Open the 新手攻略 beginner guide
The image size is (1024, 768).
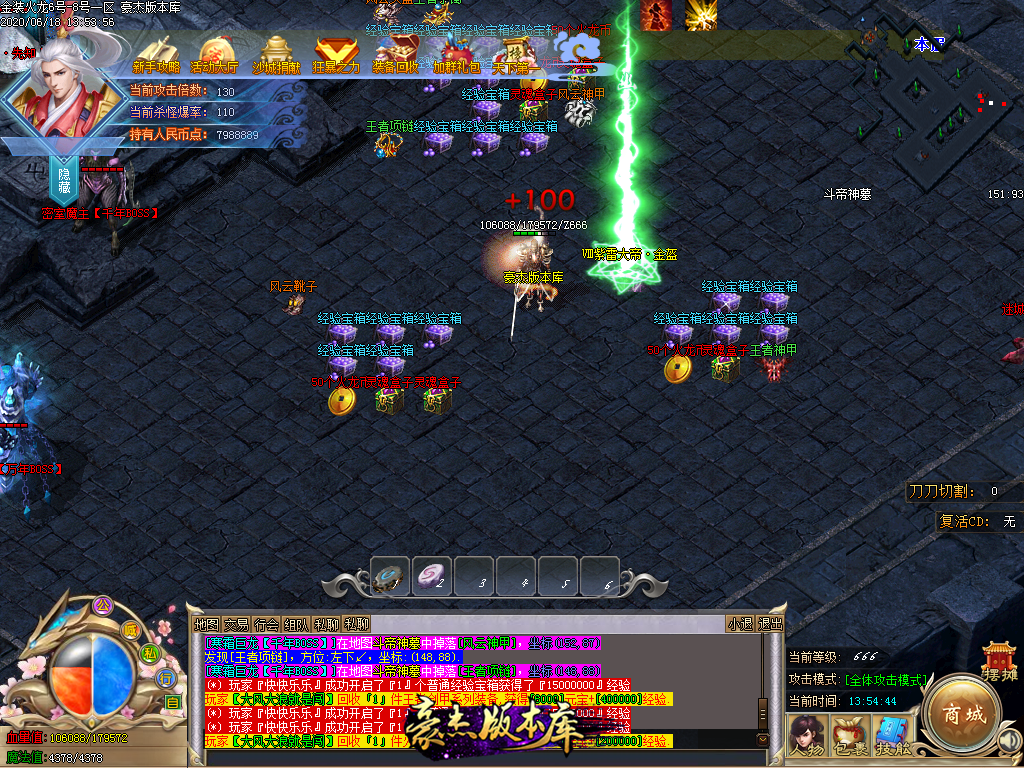(x=157, y=53)
